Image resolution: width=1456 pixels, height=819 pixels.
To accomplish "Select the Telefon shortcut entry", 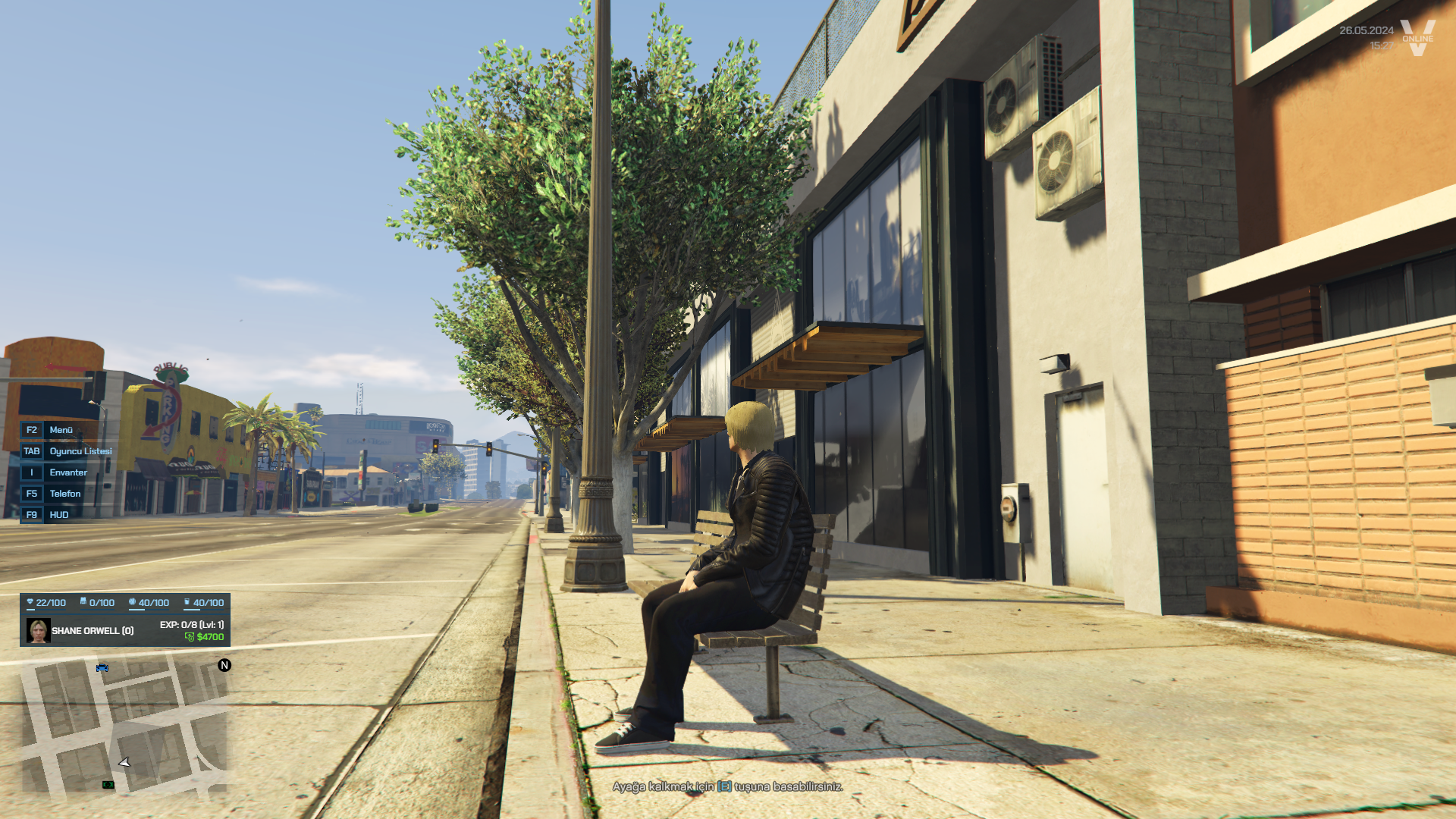I will coord(65,494).
